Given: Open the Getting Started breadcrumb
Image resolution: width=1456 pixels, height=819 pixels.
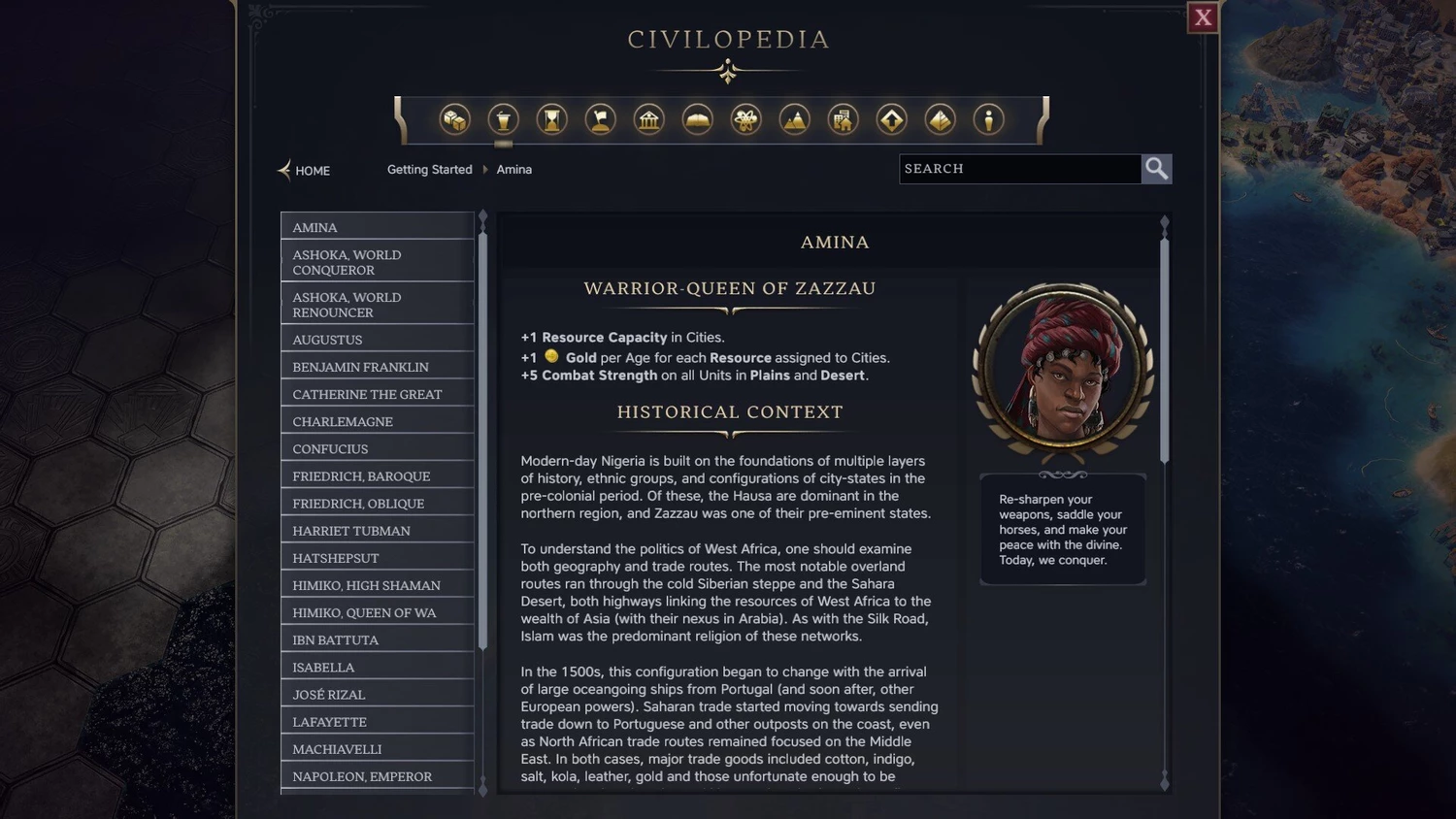Looking at the screenshot, I should pos(429,170).
